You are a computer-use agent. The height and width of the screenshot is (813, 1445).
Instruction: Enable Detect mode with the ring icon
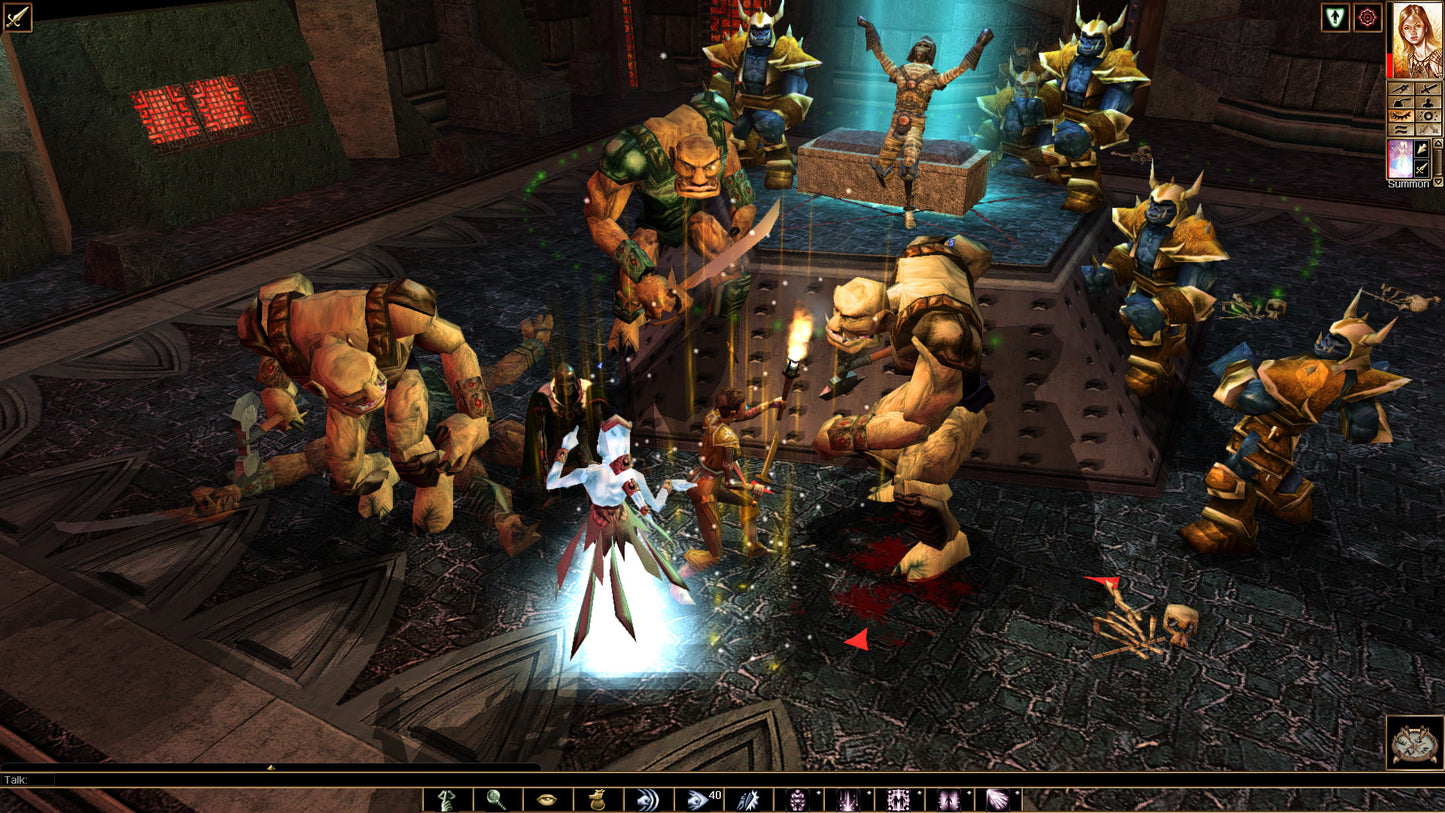[x=1429, y=115]
